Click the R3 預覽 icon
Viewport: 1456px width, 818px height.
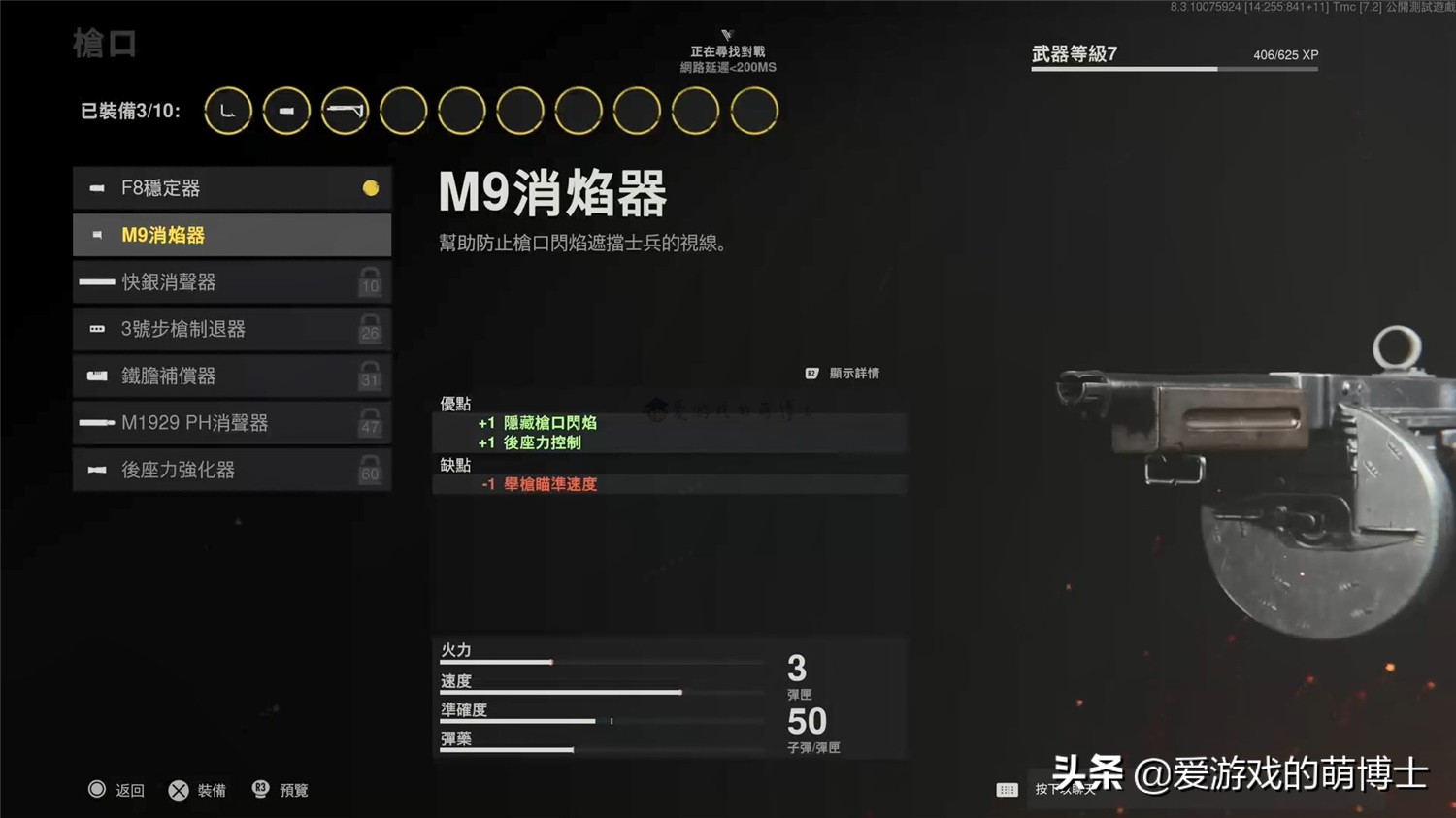pyautogui.click(x=260, y=790)
